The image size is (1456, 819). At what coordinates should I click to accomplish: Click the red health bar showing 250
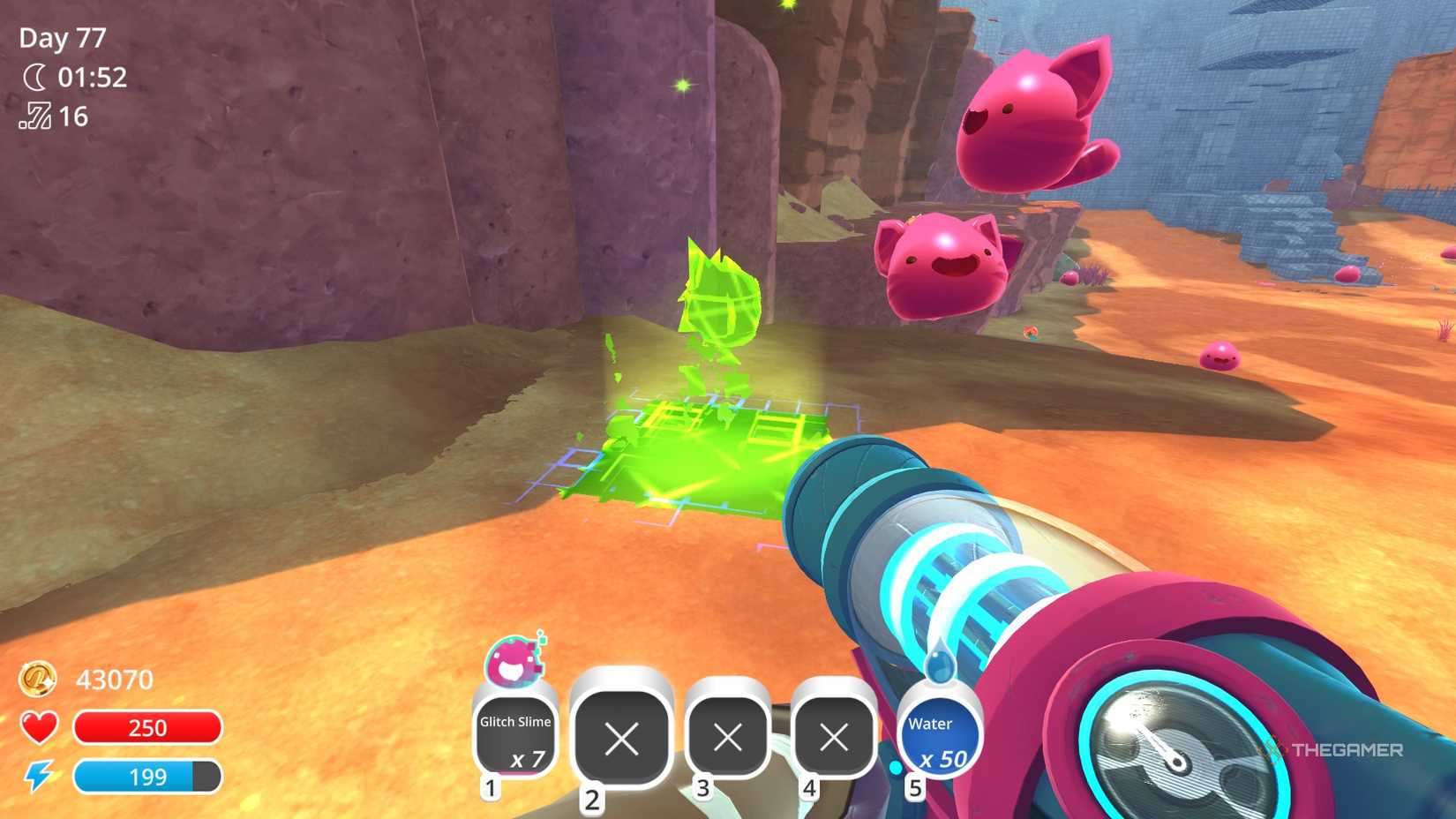tap(148, 727)
